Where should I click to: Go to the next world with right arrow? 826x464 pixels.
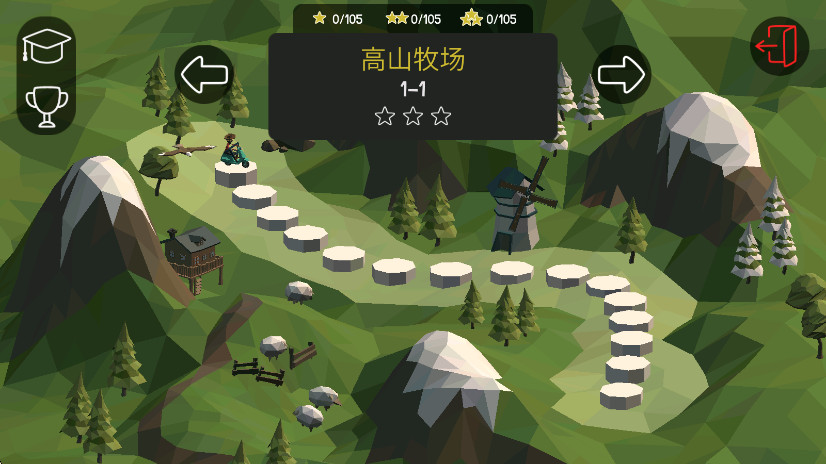coord(622,74)
